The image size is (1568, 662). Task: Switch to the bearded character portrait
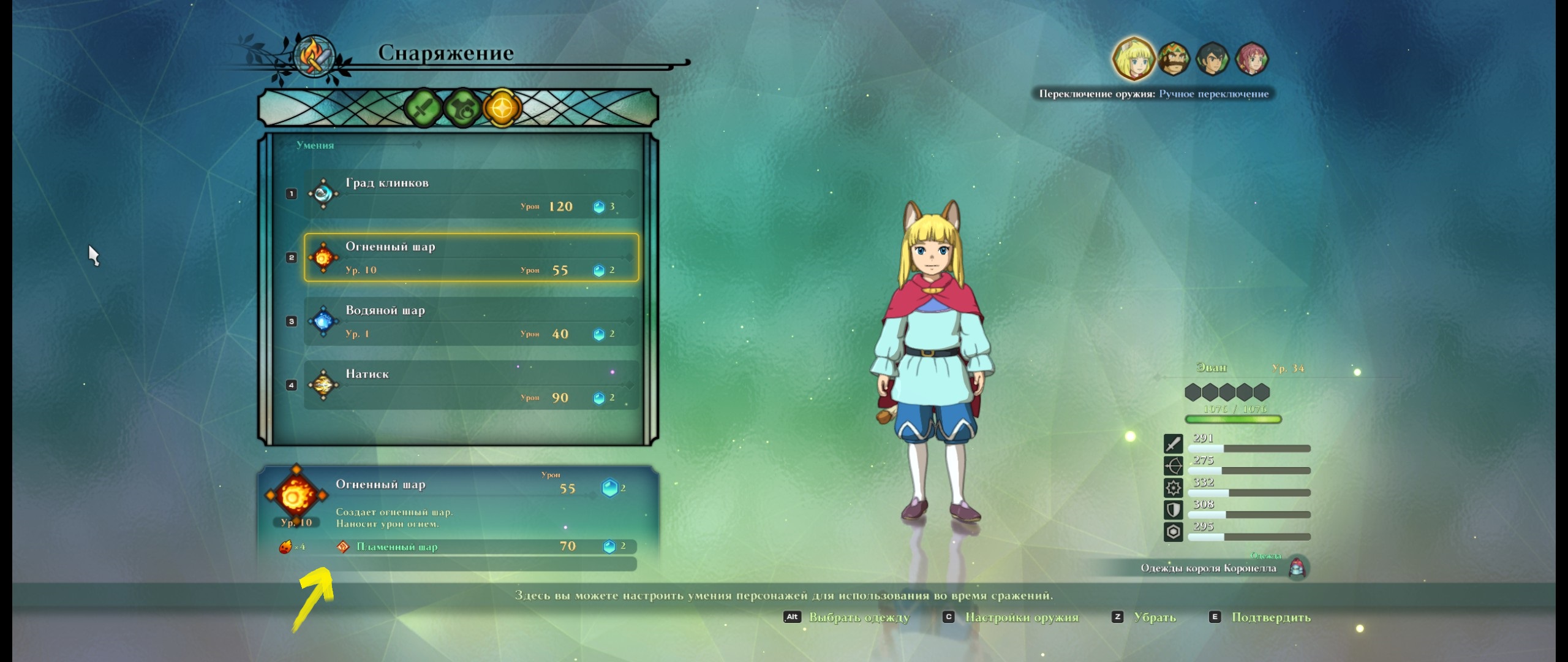pyautogui.click(x=1173, y=59)
